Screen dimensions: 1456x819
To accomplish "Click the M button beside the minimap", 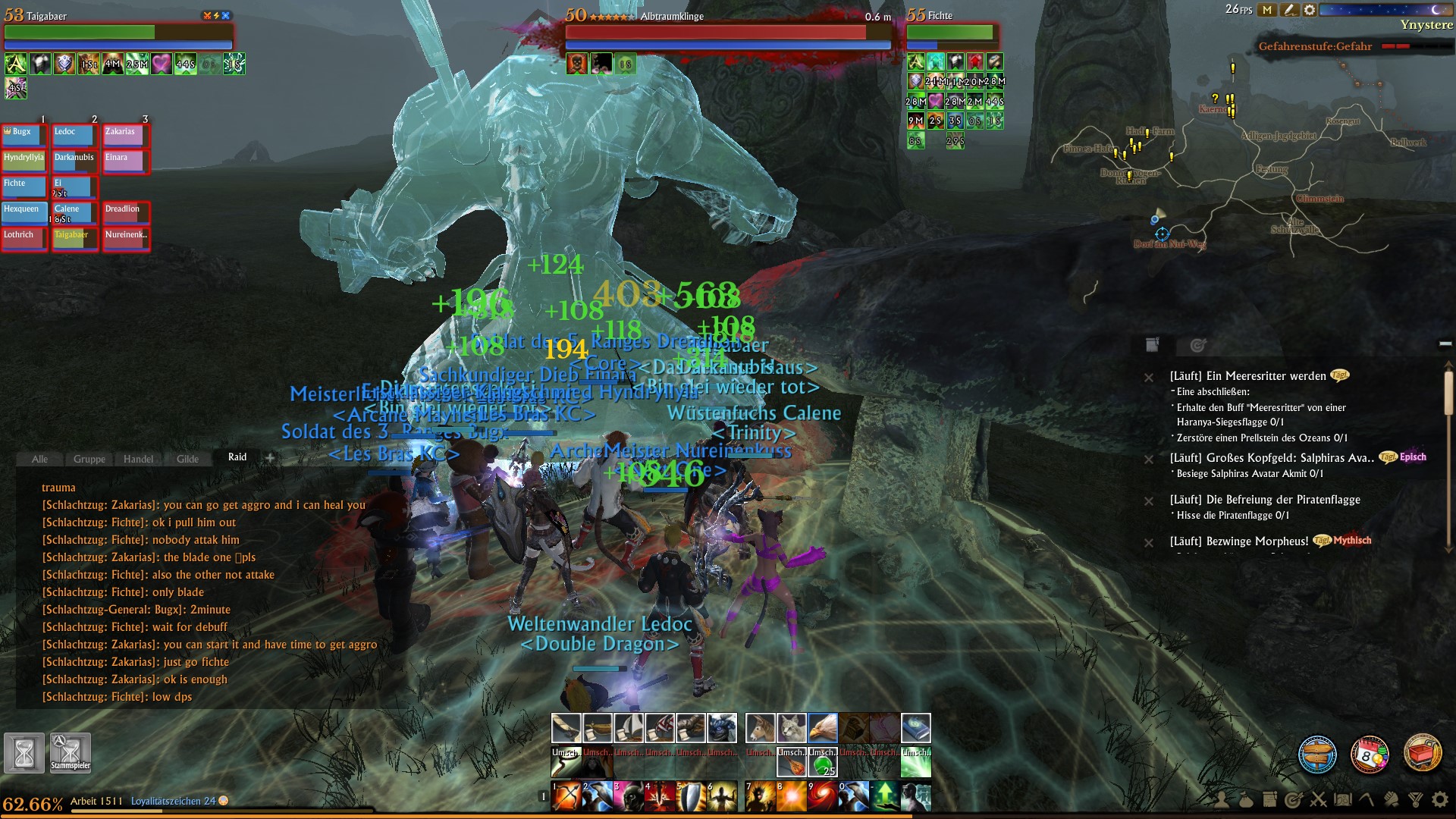I will point(1267,10).
